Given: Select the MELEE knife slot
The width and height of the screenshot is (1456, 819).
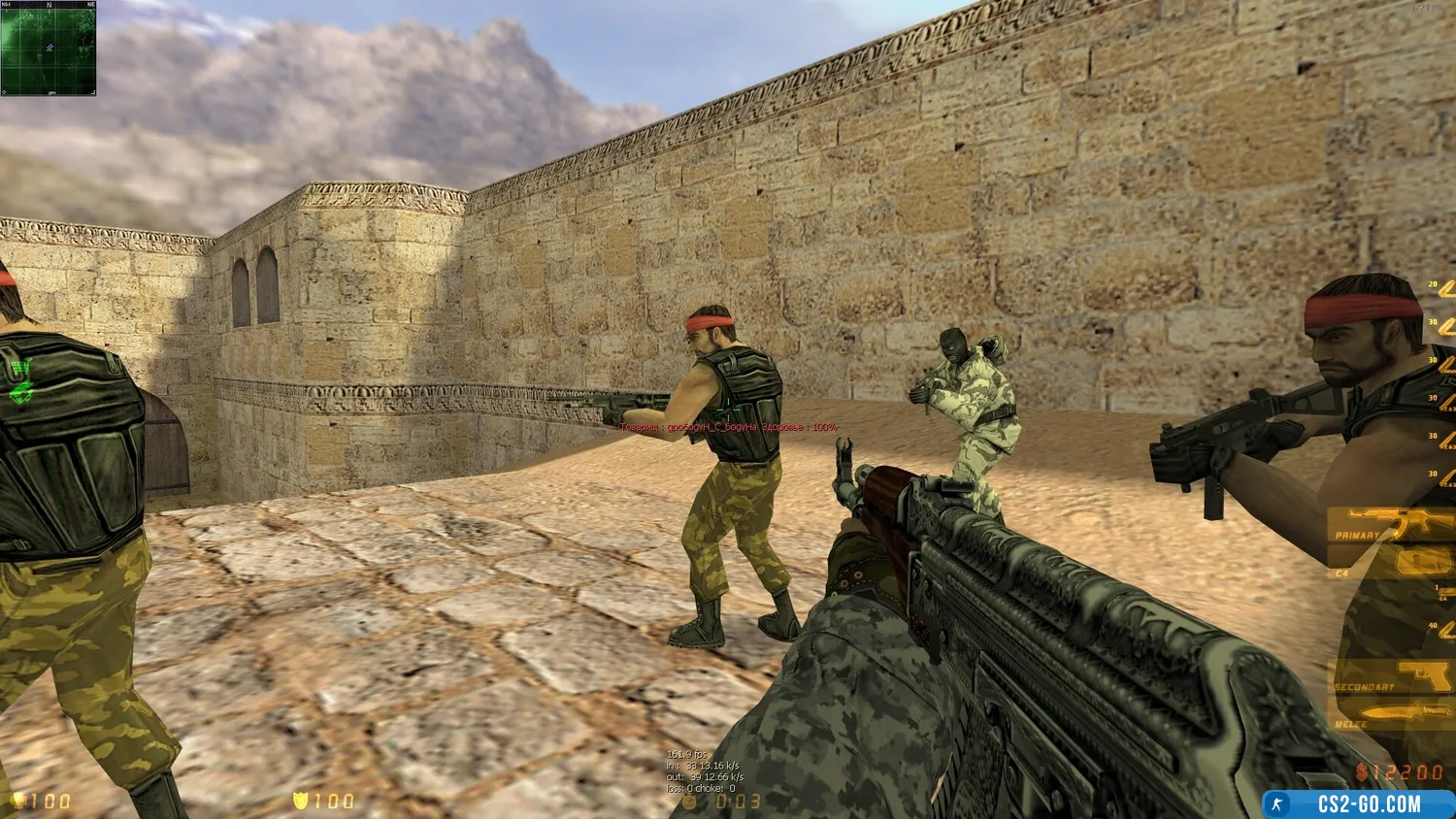Looking at the screenshot, I should pos(1390,717).
